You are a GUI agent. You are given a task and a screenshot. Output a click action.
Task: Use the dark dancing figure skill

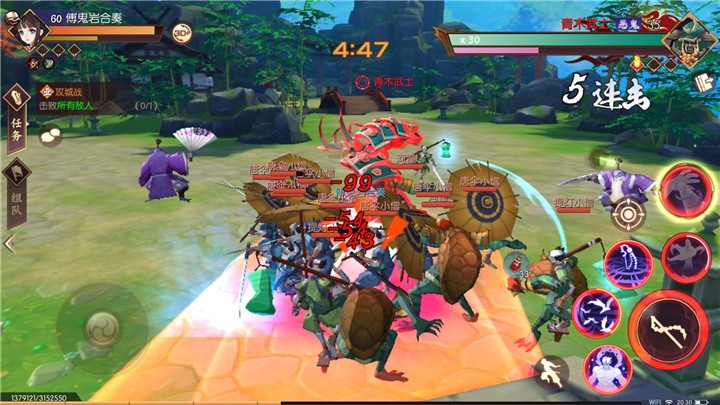click(x=685, y=255)
